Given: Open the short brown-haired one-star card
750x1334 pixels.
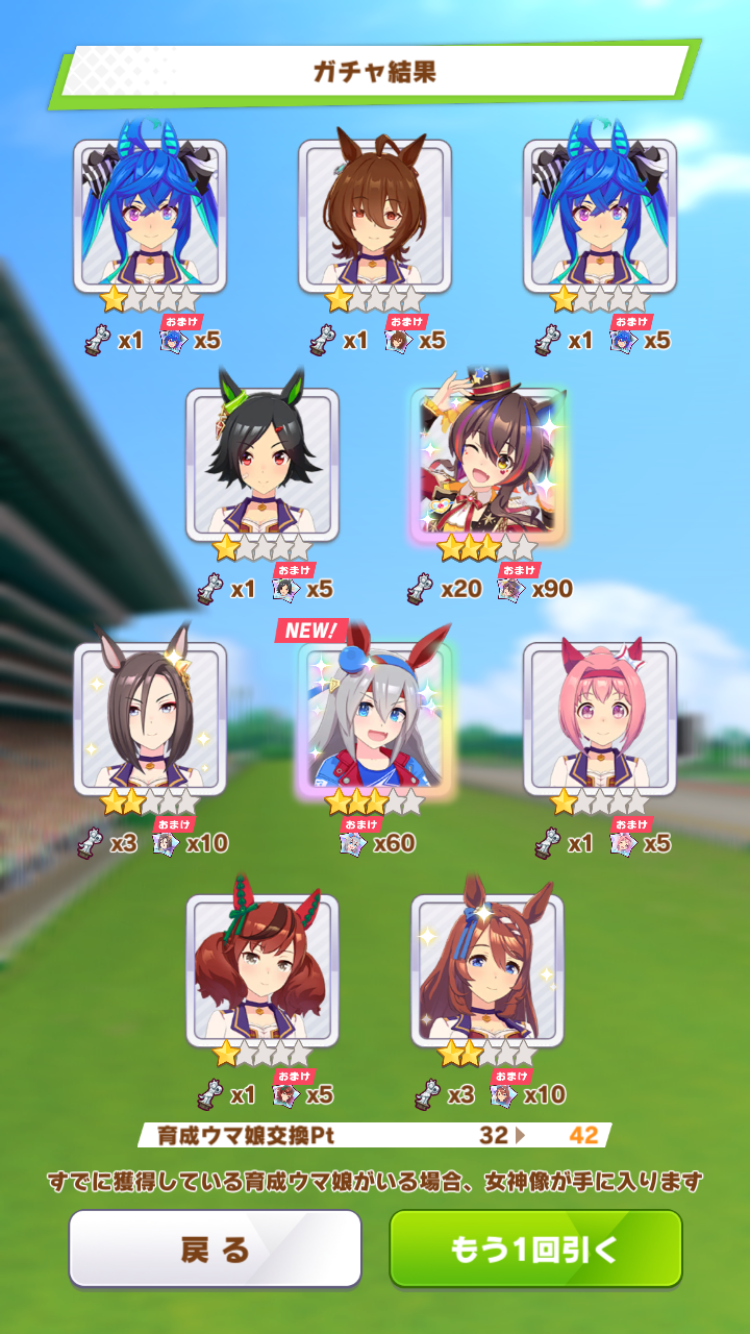Looking at the screenshot, I should (x=374, y=215).
